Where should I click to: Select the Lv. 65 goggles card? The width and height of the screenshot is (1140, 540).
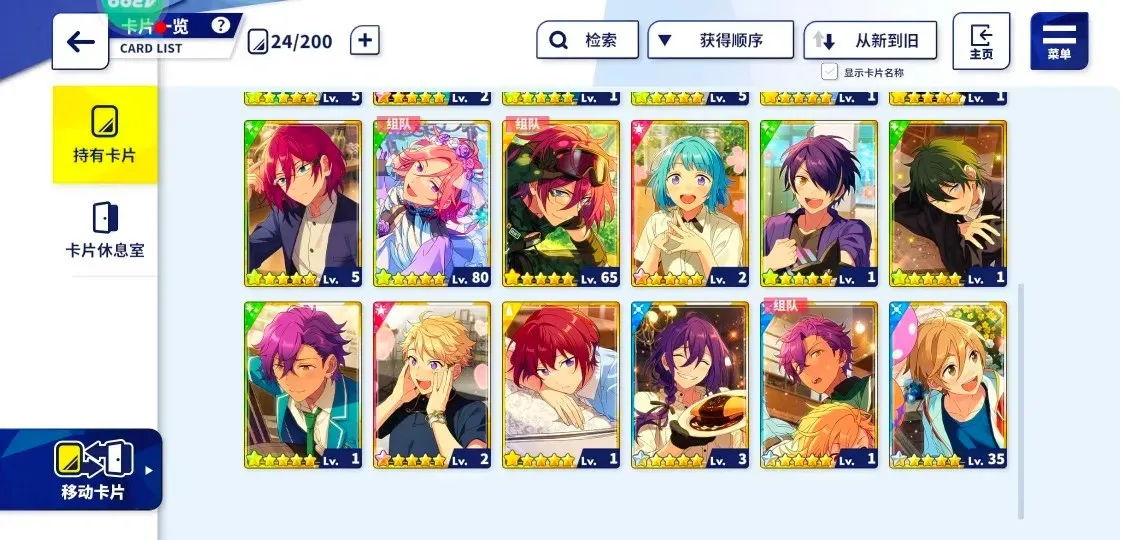click(x=561, y=203)
